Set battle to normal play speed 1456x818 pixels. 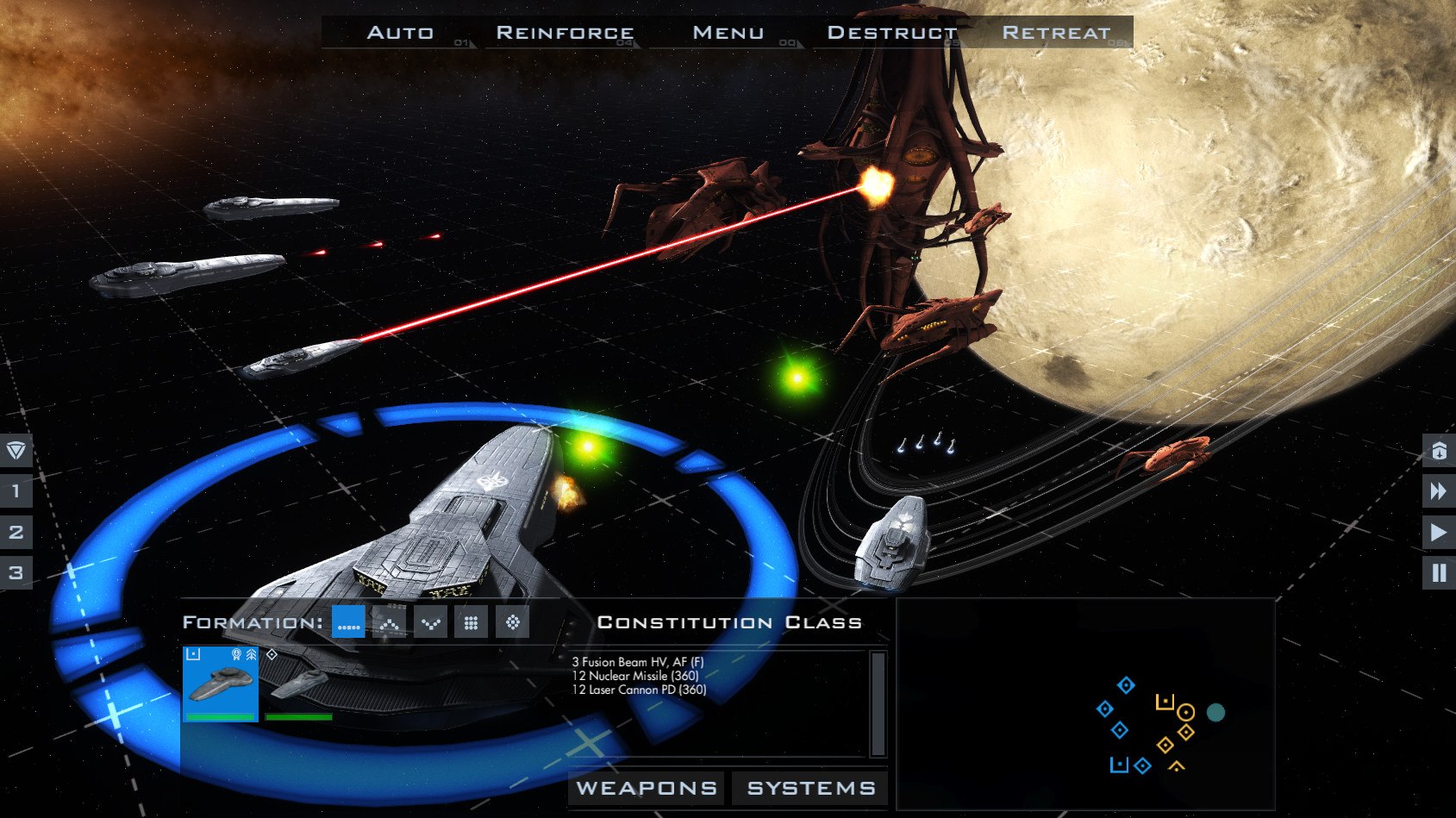pyautogui.click(x=1438, y=533)
